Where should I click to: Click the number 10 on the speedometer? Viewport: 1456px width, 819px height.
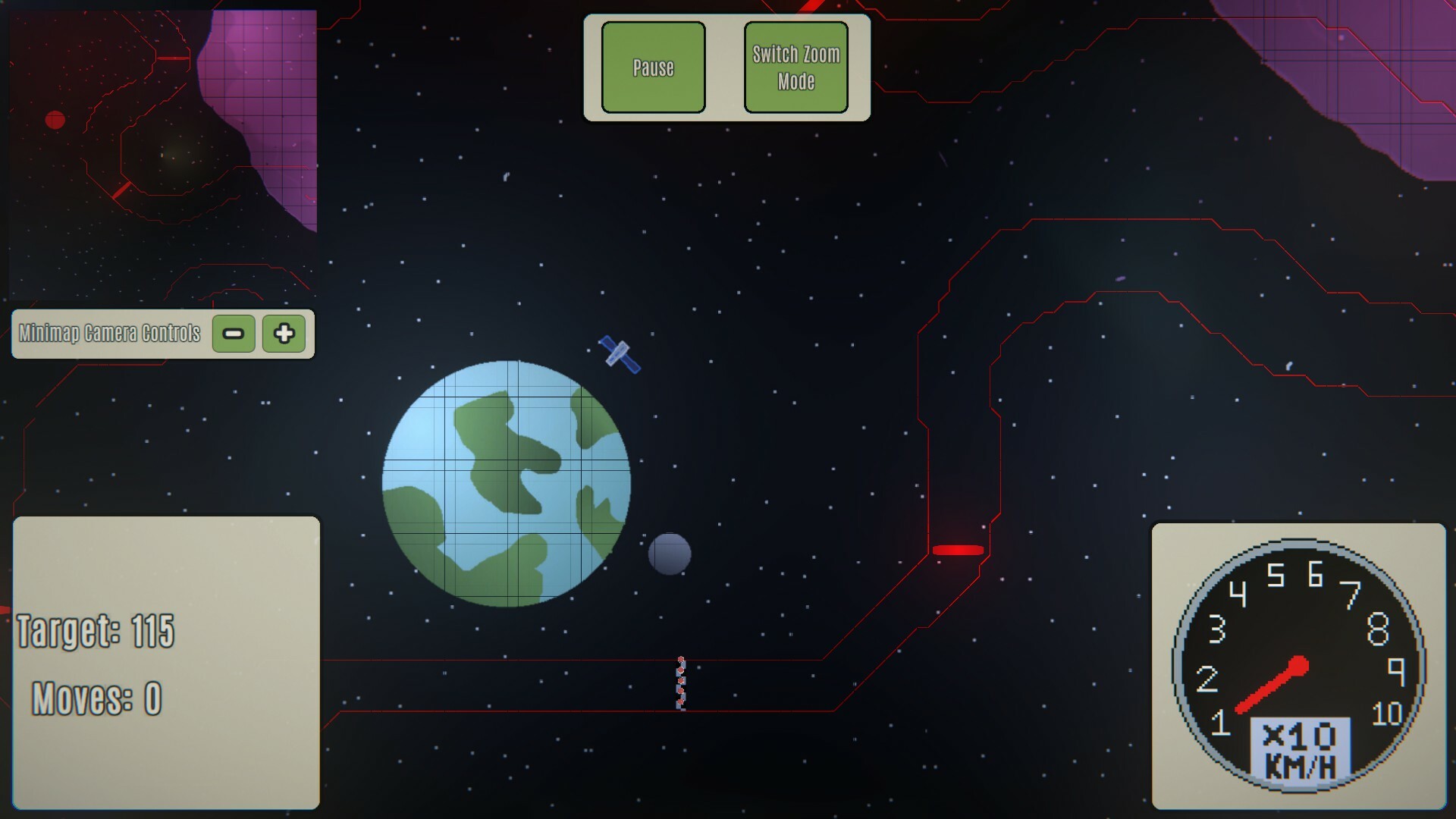coord(1388,713)
